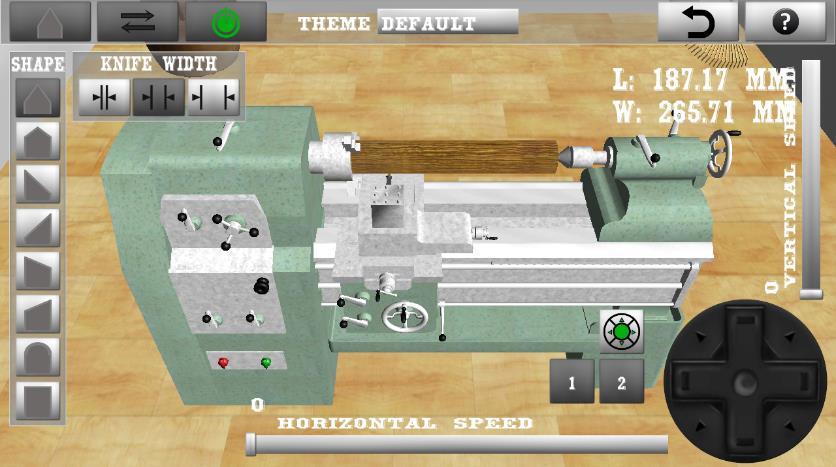
Task: Click the swap arrows button
Action: 137,21
